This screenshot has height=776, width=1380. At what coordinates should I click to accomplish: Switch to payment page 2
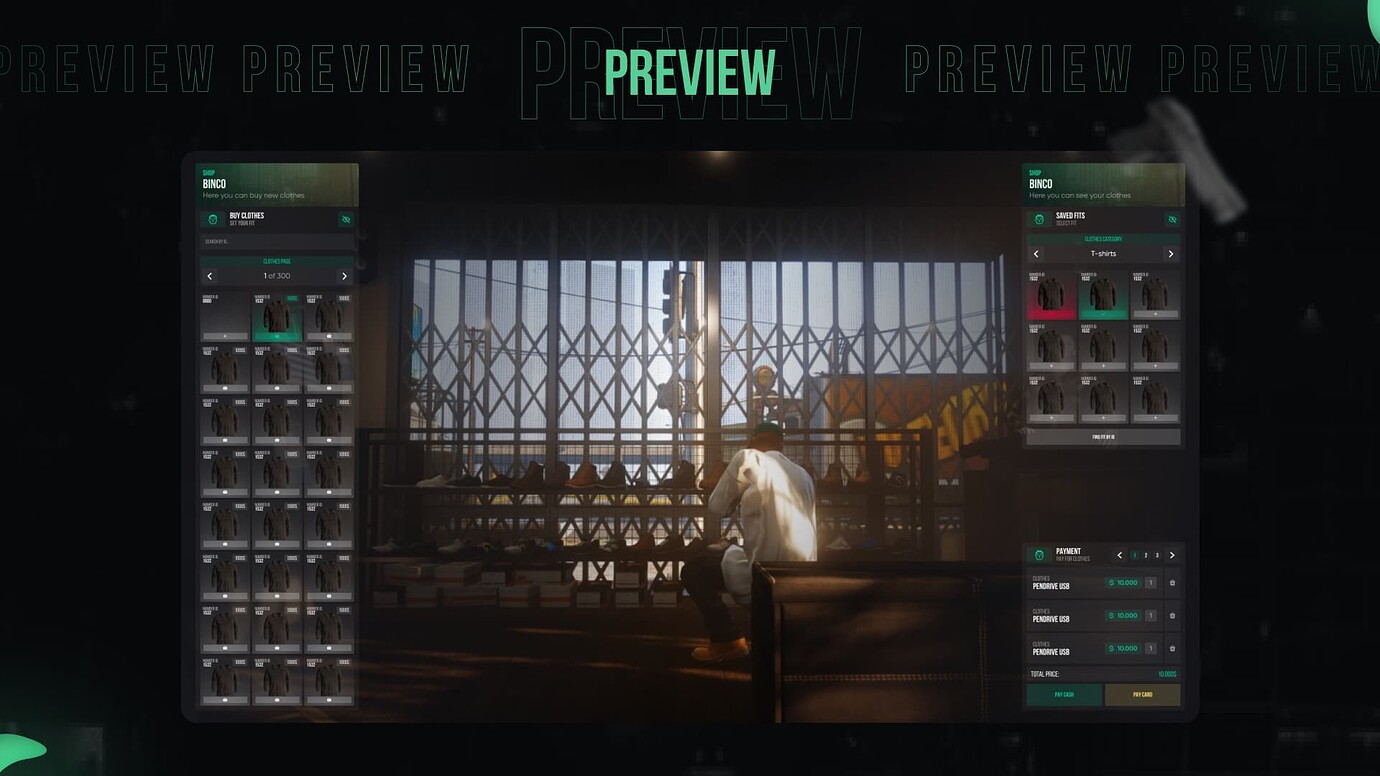pyautogui.click(x=1146, y=554)
